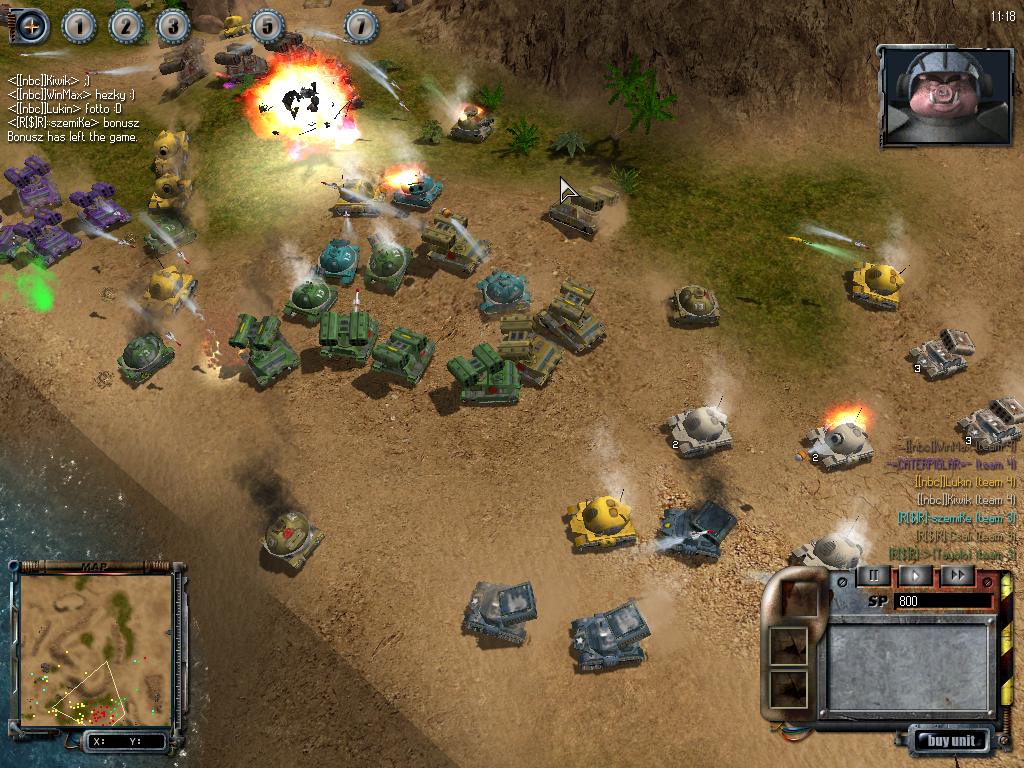Activate control group 5
1024x768 pixels.
(x=267, y=26)
